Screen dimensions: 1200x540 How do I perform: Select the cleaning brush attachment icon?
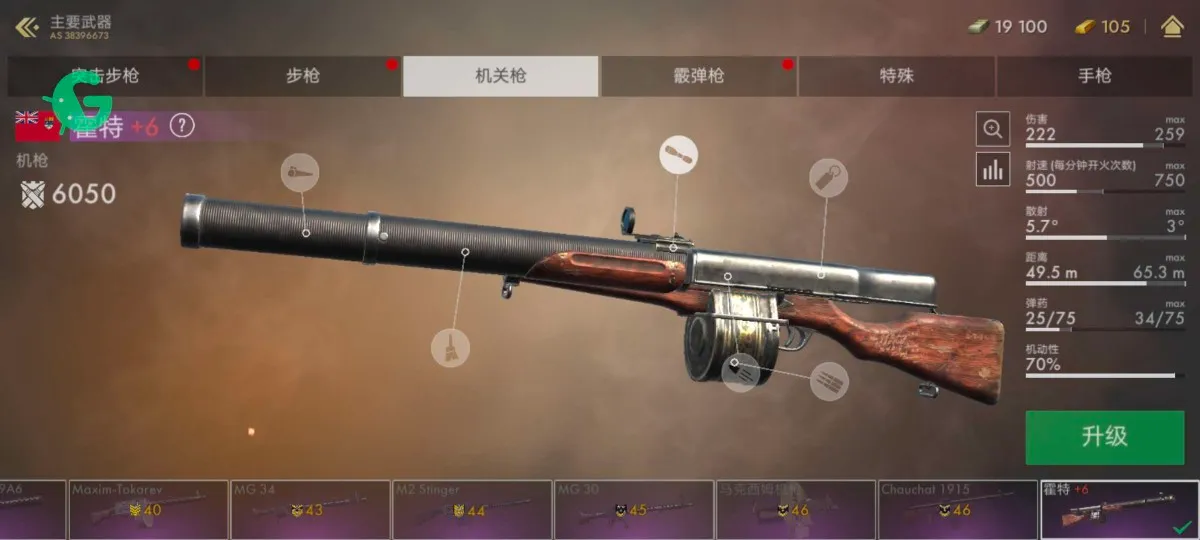point(450,347)
